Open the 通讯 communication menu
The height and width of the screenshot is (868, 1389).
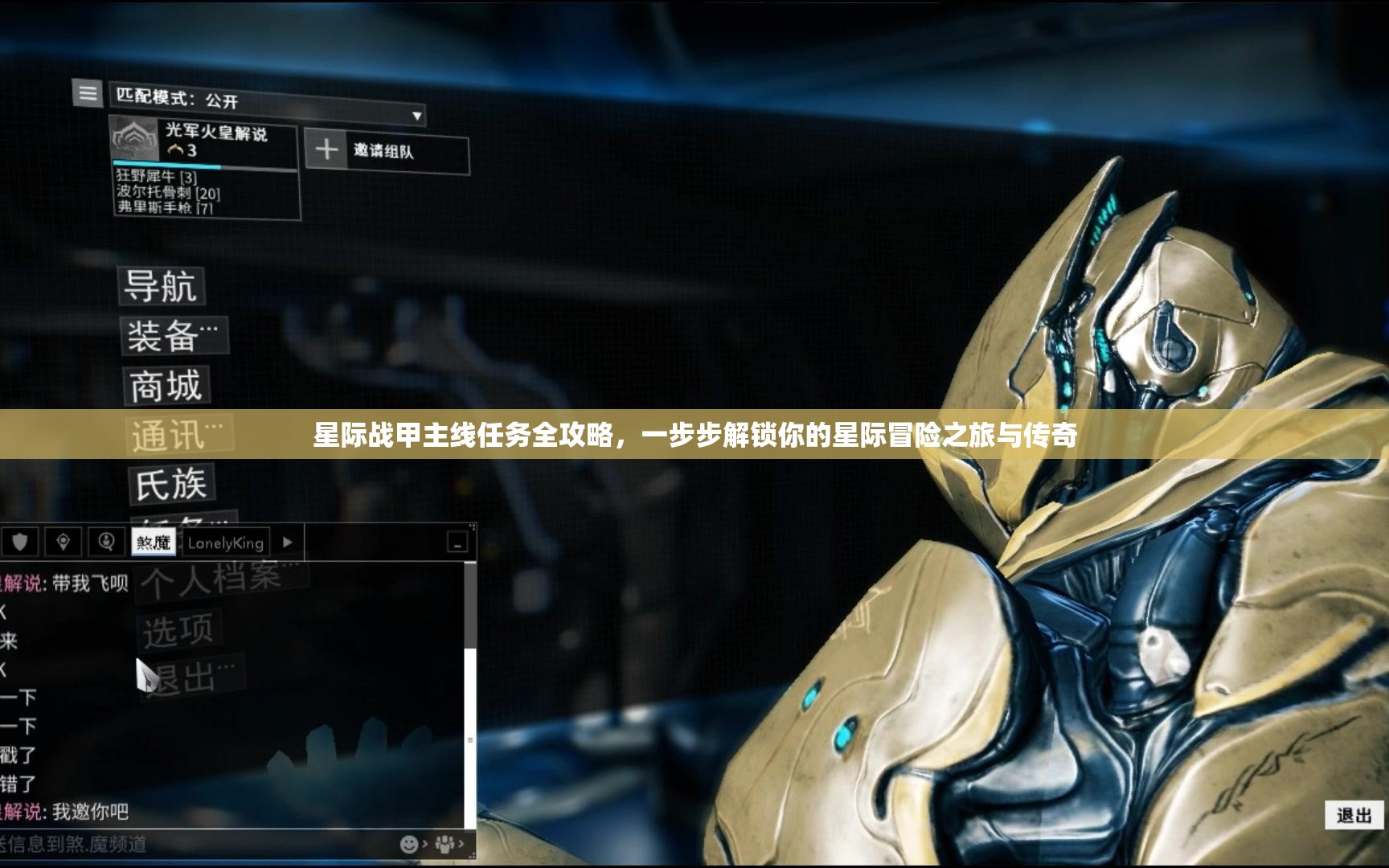click(178, 436)
